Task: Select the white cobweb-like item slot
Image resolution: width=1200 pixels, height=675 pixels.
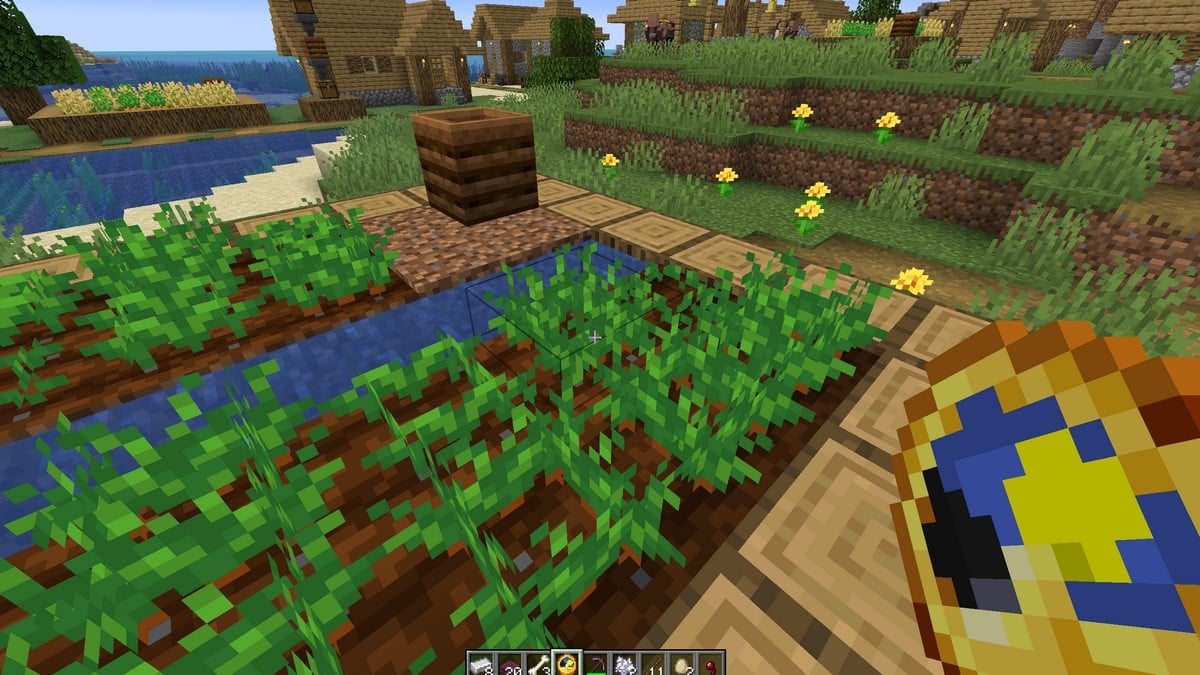Action: [x=626, y=663]
